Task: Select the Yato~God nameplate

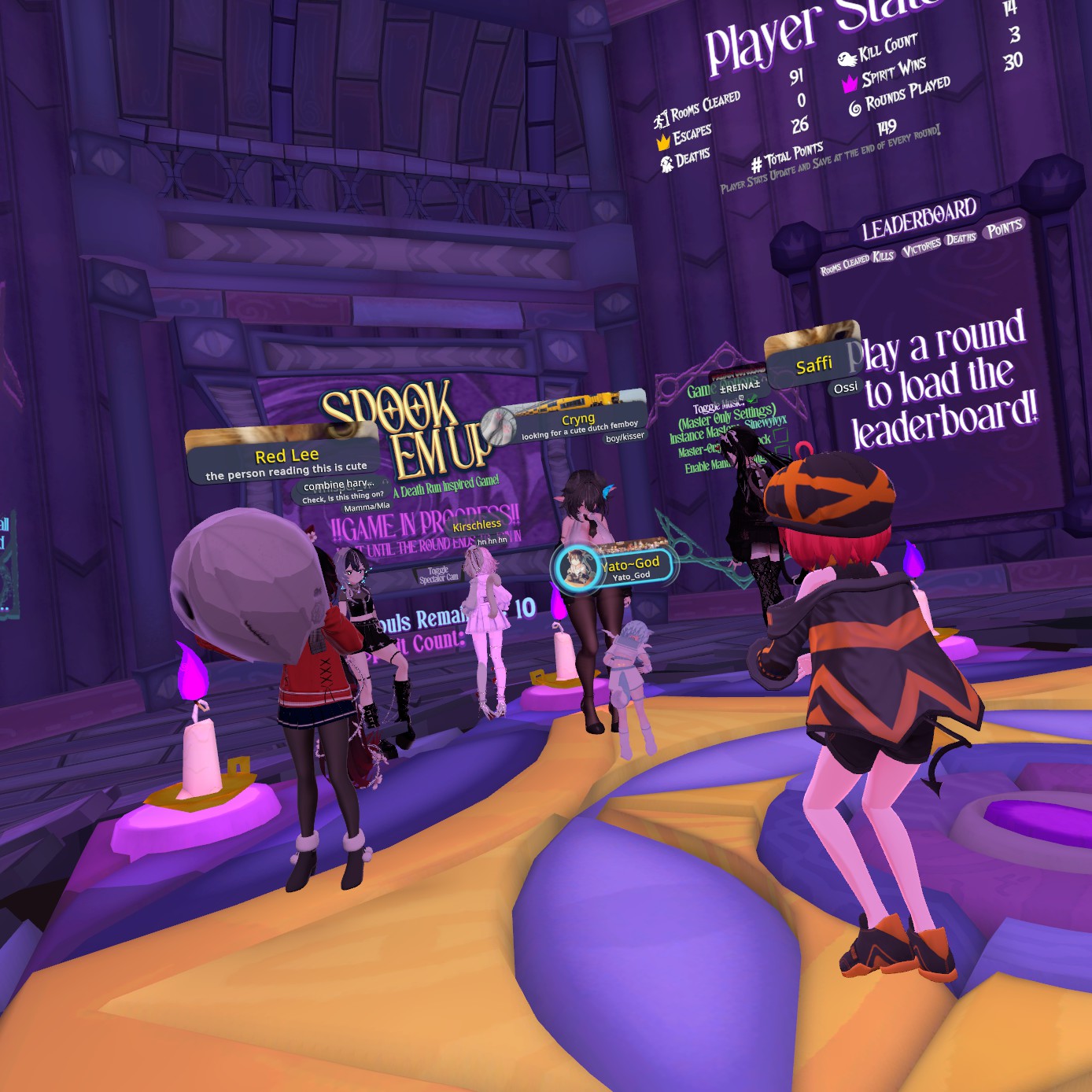Action: pyautogui.click(x=629, y=564)
